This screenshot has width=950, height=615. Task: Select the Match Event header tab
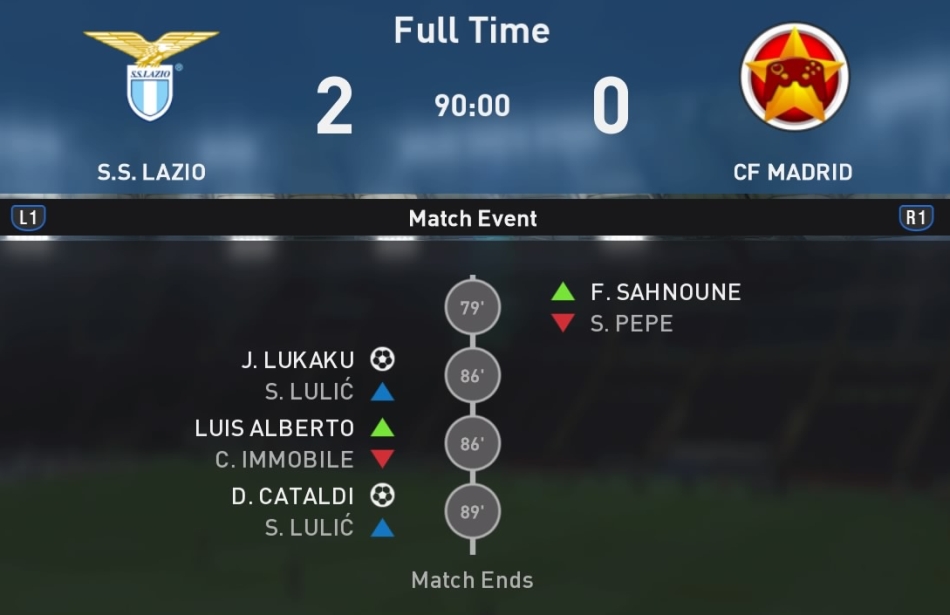point(473,218)
